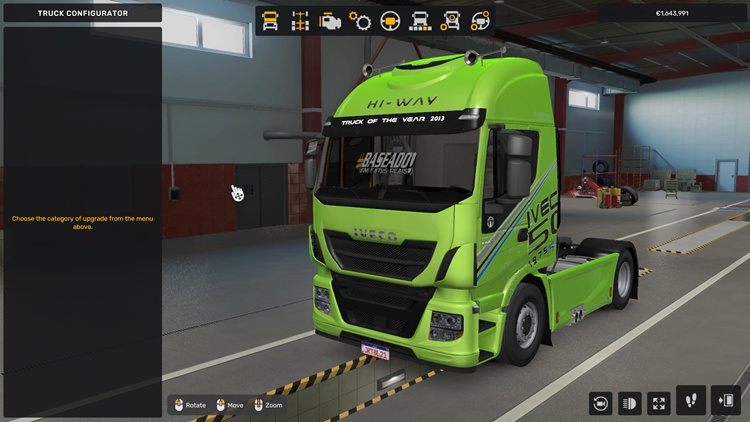Open the truck cabin upgrade category
This screenshot has width=750, height=422.
pyautogui.click(x=270, y=19)
